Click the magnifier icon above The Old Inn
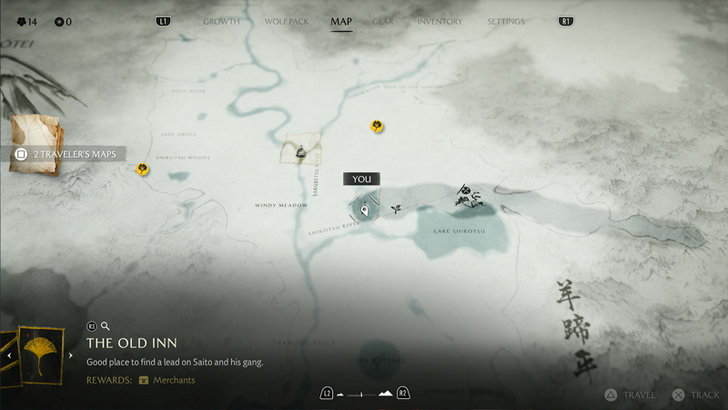Viewport: 728px width, 410px height. click(x=105, y=326)
